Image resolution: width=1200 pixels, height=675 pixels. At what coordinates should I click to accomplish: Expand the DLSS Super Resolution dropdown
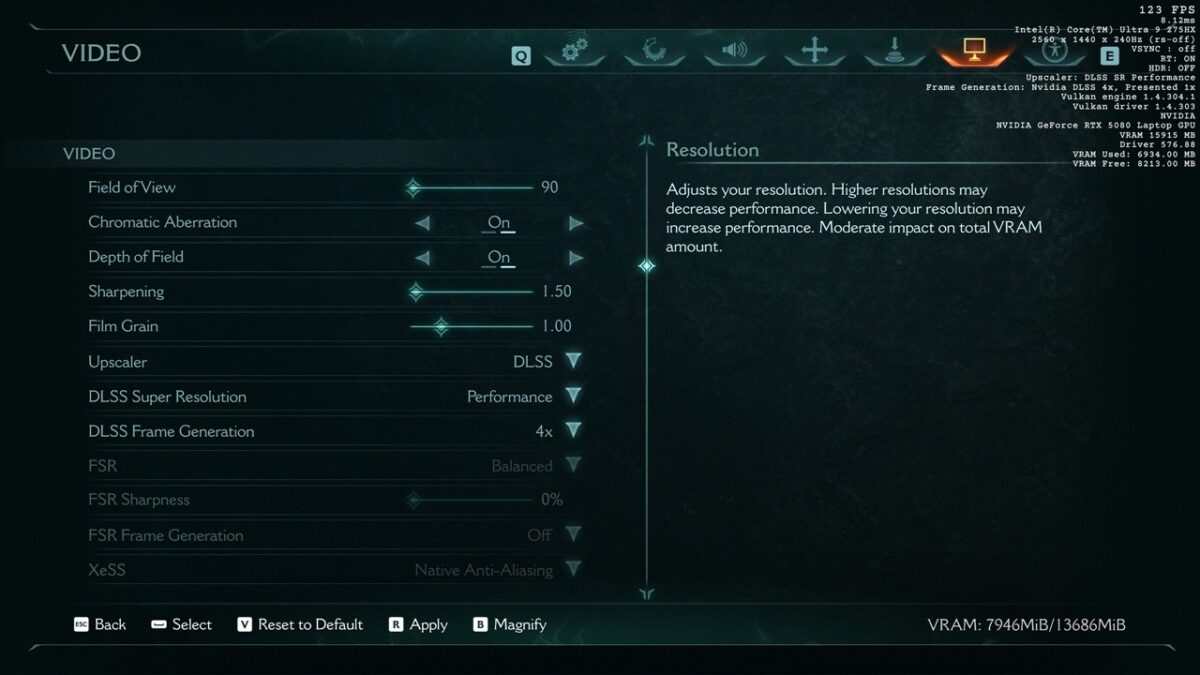(573, 396)
